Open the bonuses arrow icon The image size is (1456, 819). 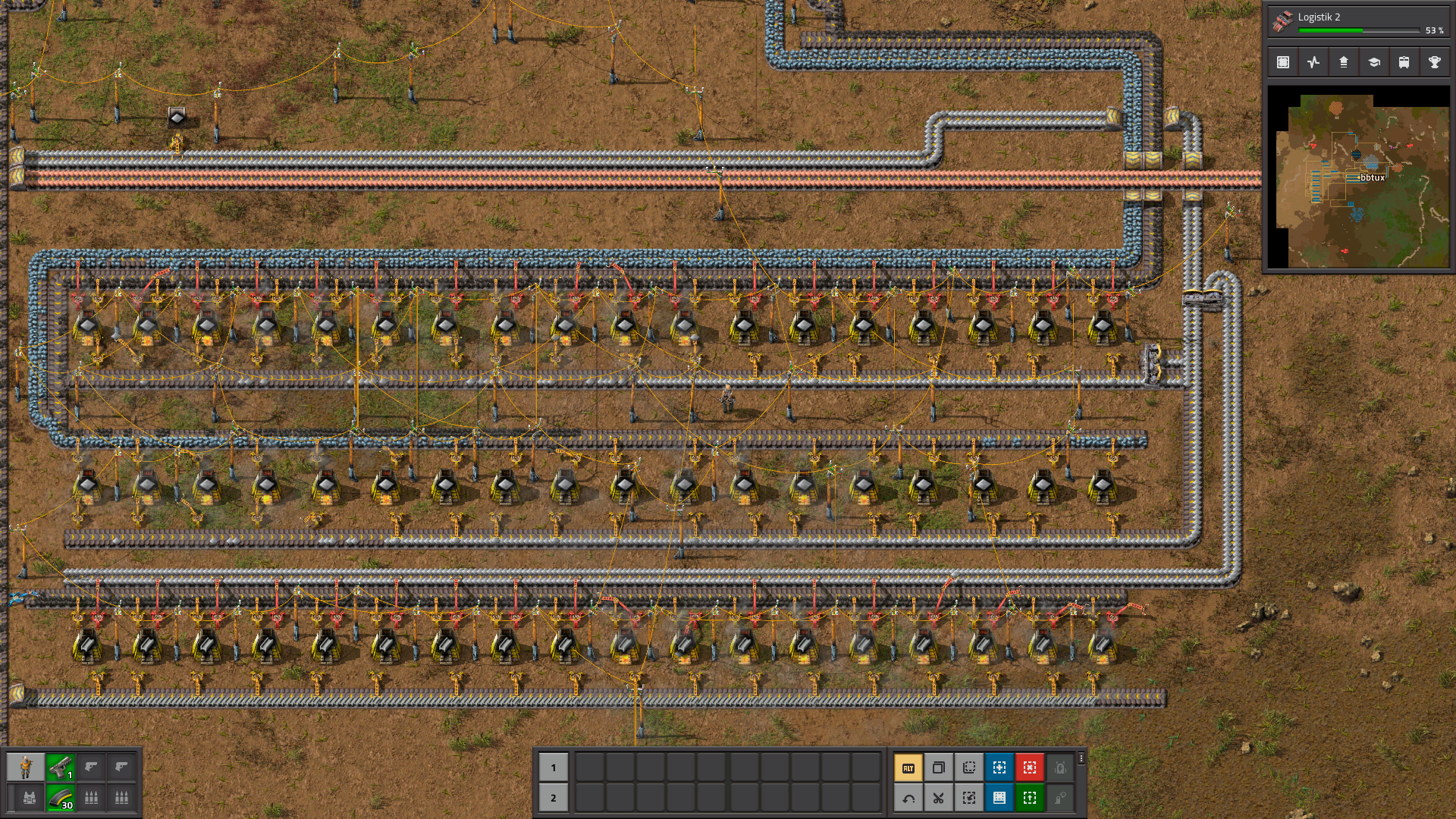point(1343,62)
